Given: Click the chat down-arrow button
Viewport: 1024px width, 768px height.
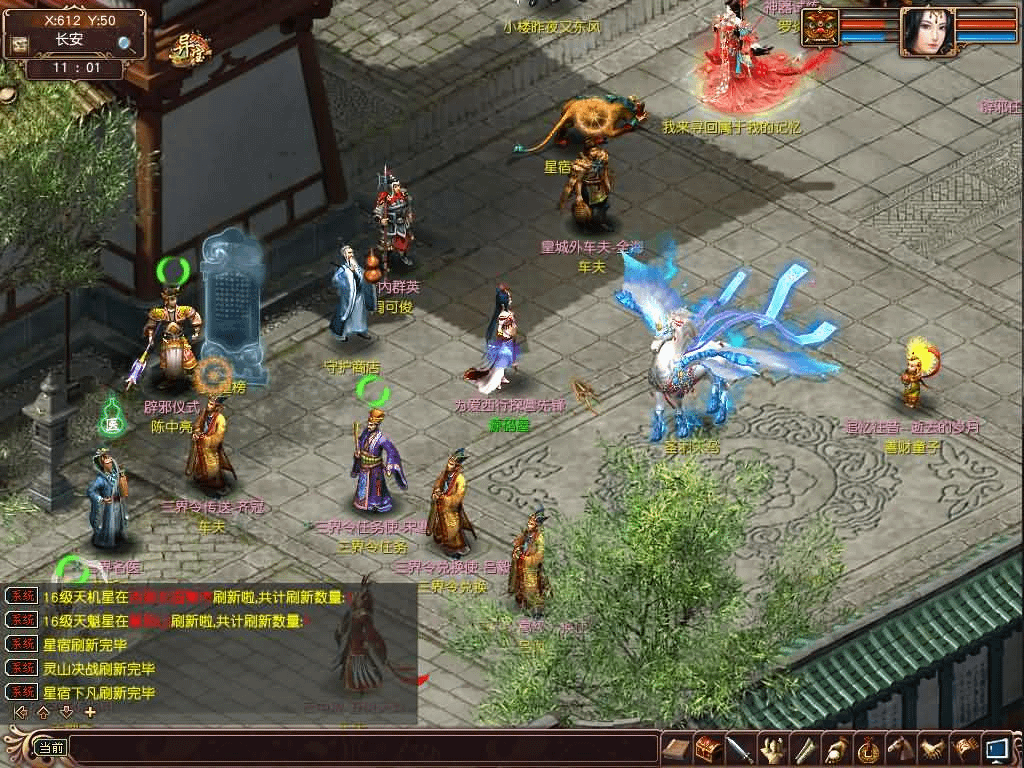Looking at the screenshot, I should click(66, 712).
